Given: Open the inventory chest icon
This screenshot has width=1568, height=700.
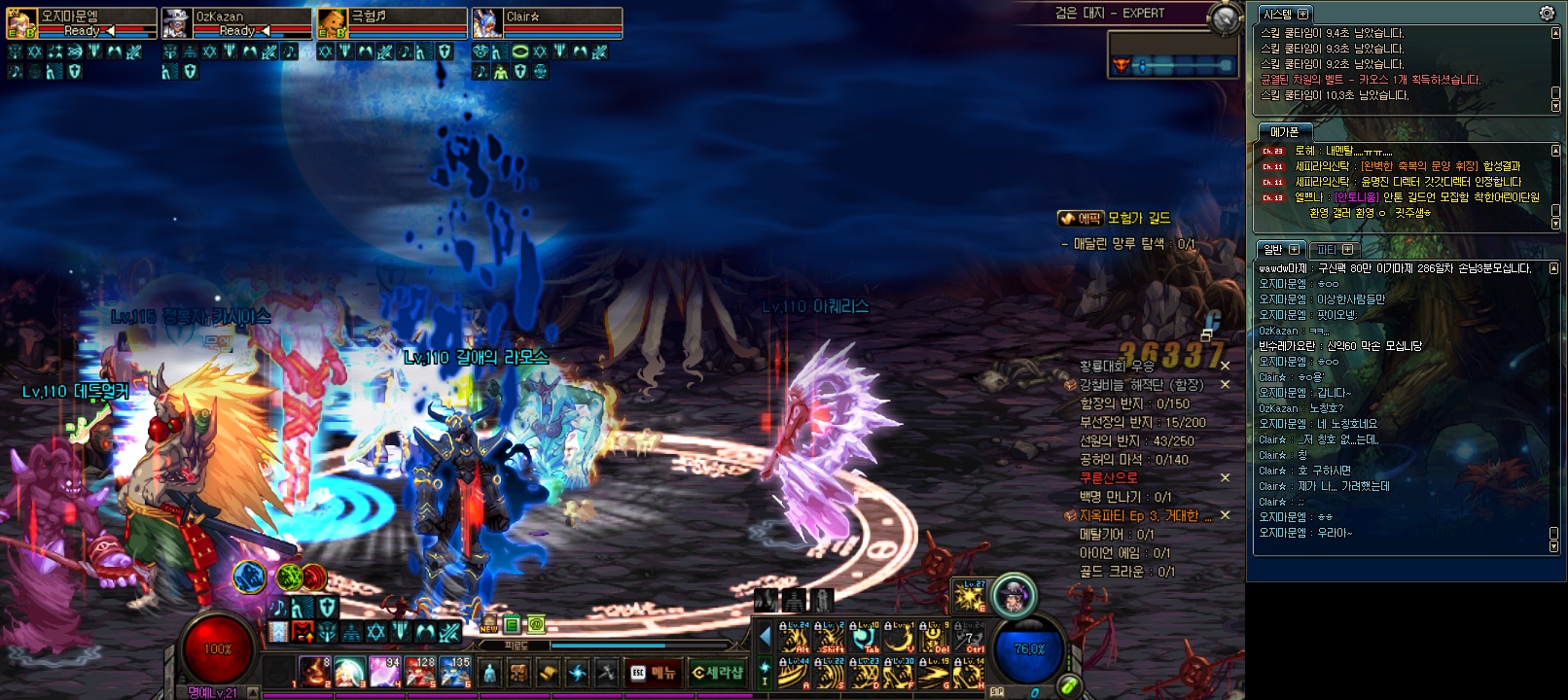Looking at the screenshot, I should coord(519,672).
